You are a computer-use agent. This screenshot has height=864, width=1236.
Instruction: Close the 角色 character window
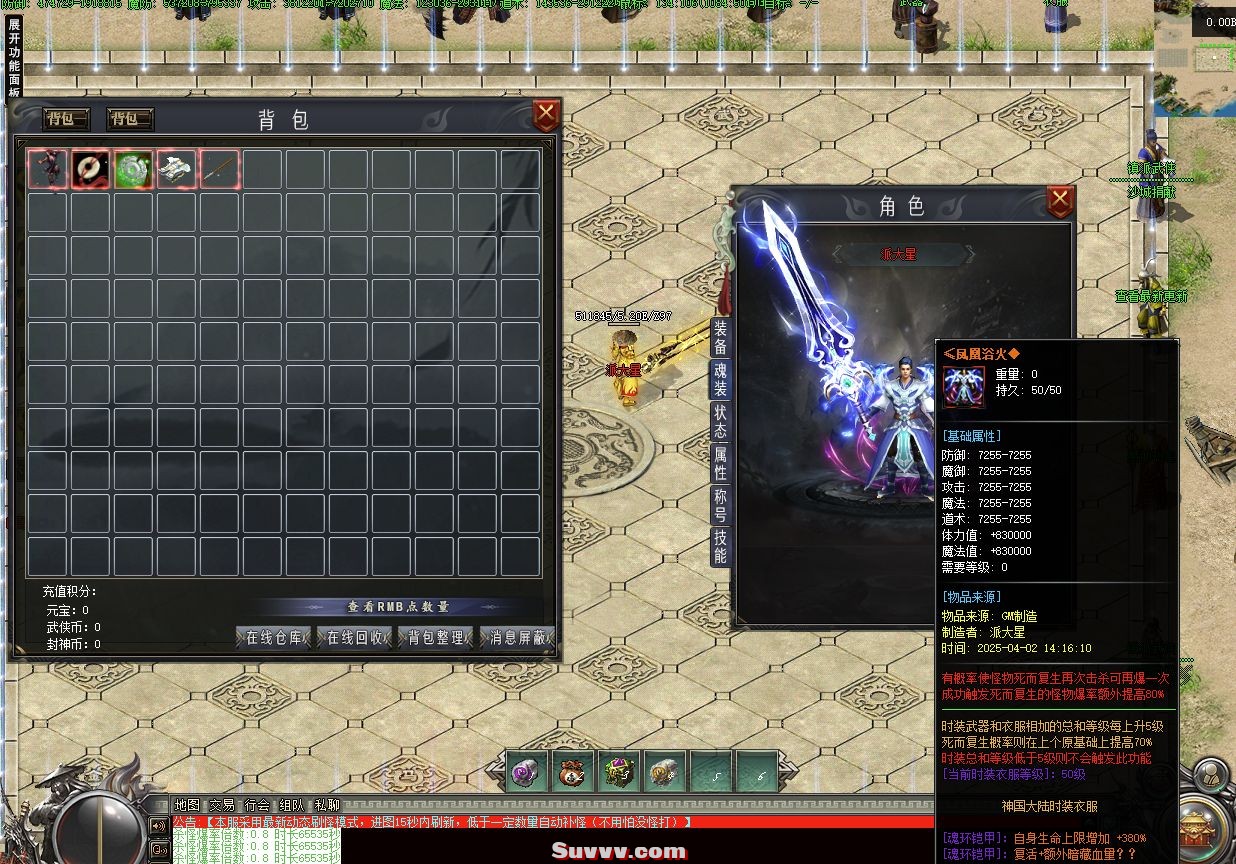point(1060,202)
